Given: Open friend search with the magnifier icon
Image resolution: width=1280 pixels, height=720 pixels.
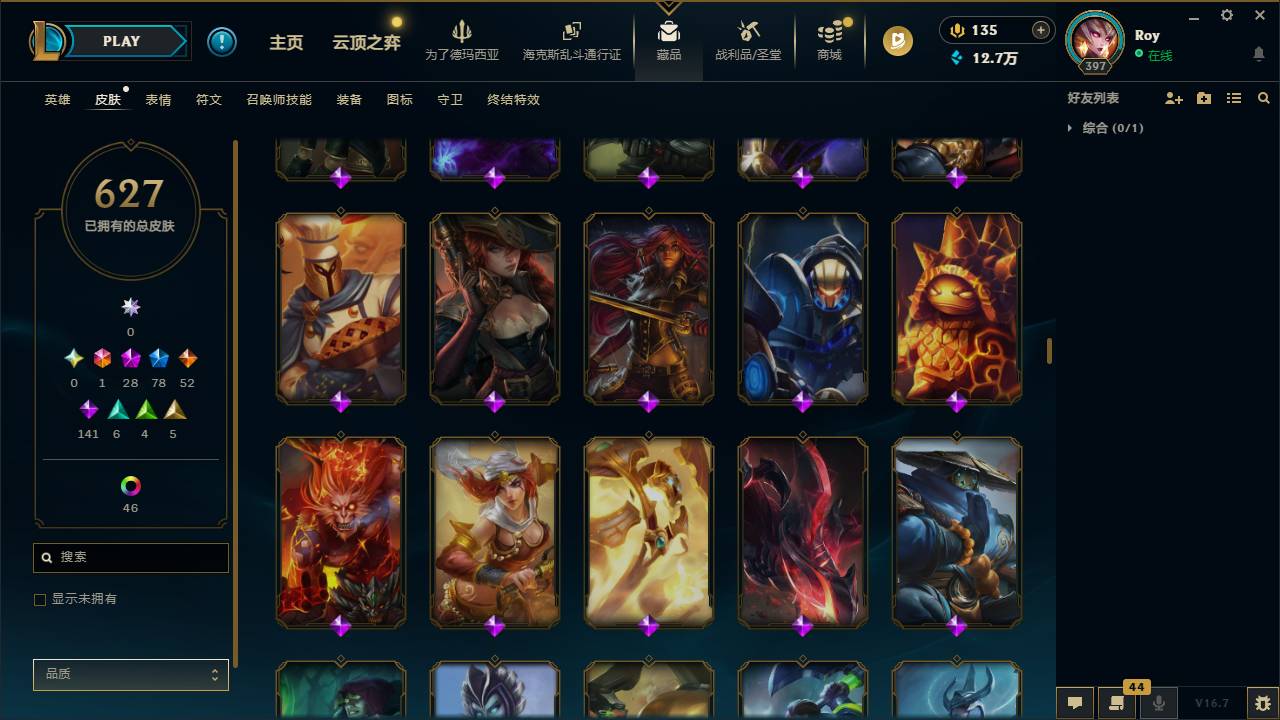Looking at the screenshot, I should click(1264, 97).
